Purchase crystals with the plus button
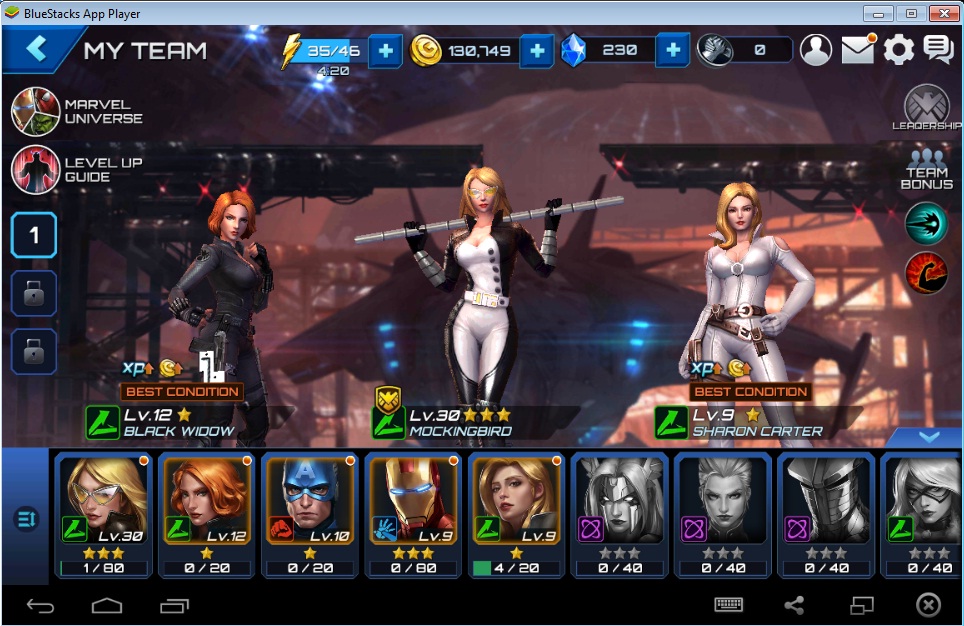The height and width of the screenshot is (626, 964). click(x=673, y=50)
